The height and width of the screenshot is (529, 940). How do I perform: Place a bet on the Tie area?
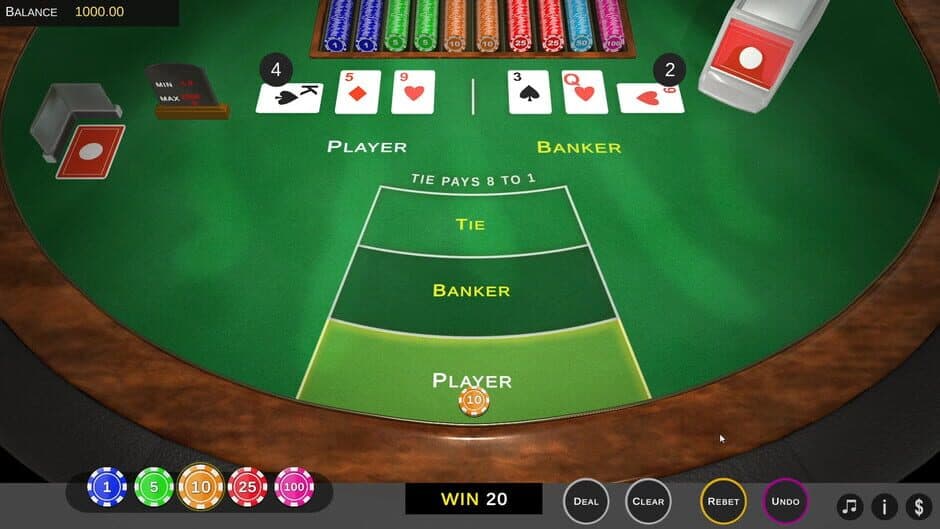(x=470, y=224)
